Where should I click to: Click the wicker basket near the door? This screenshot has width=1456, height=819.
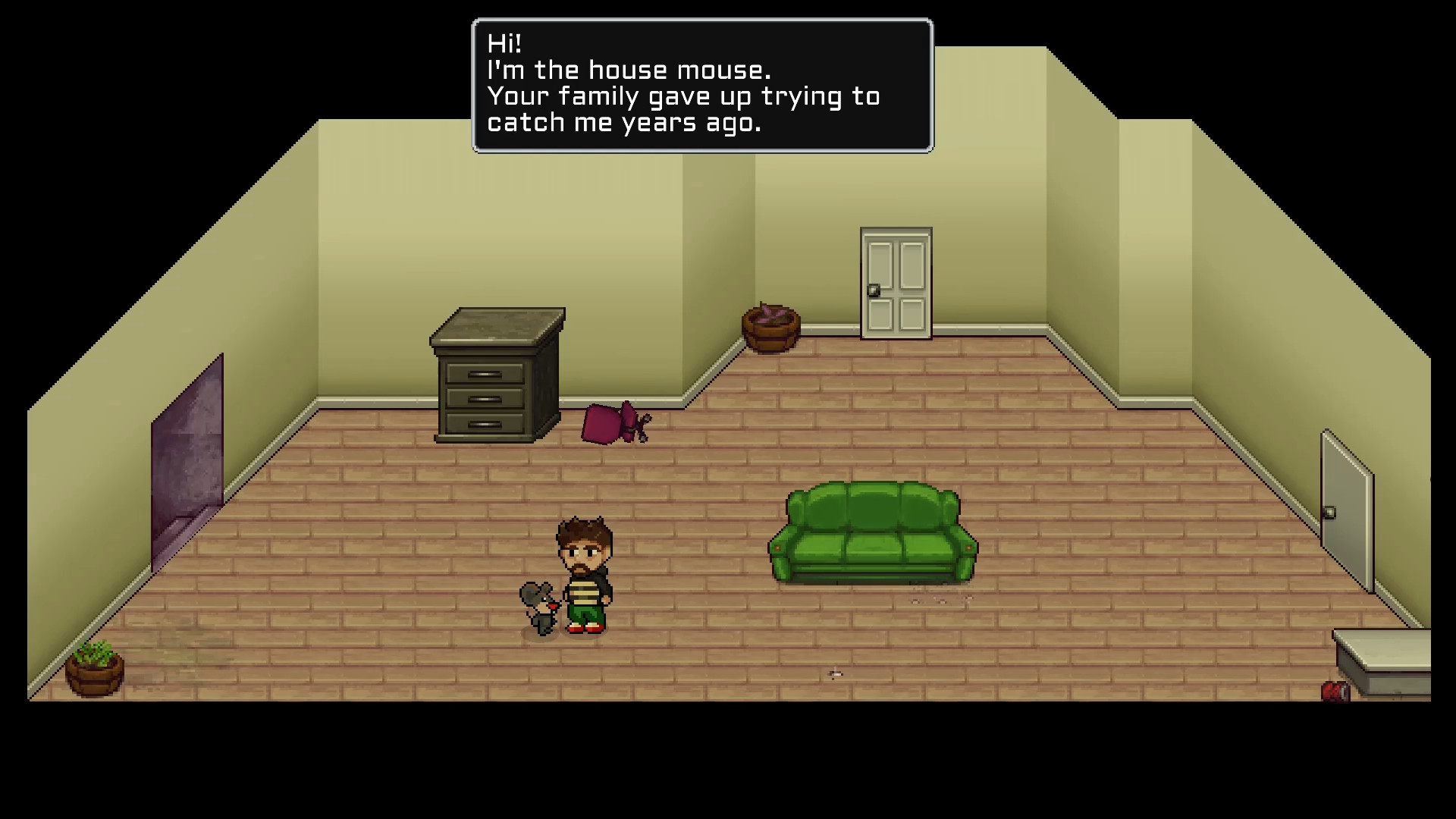[768, 328]
